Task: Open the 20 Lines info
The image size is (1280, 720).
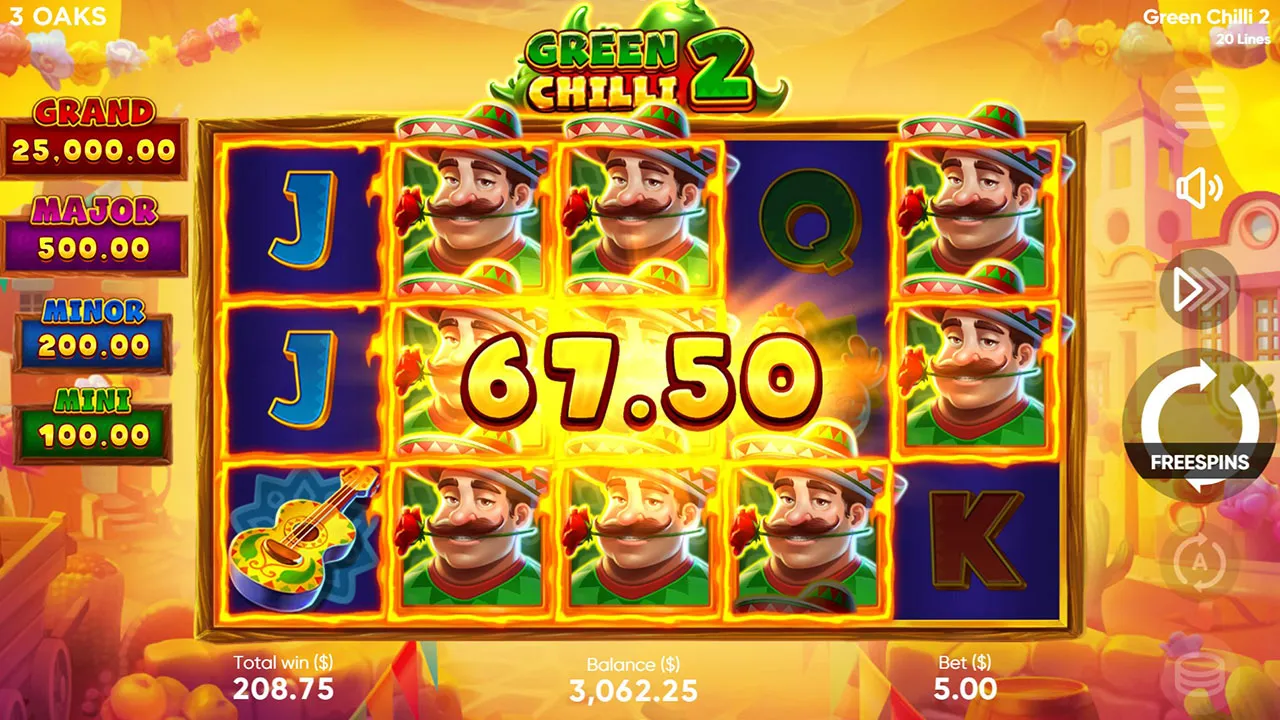Action: [x=1242, y=38]
